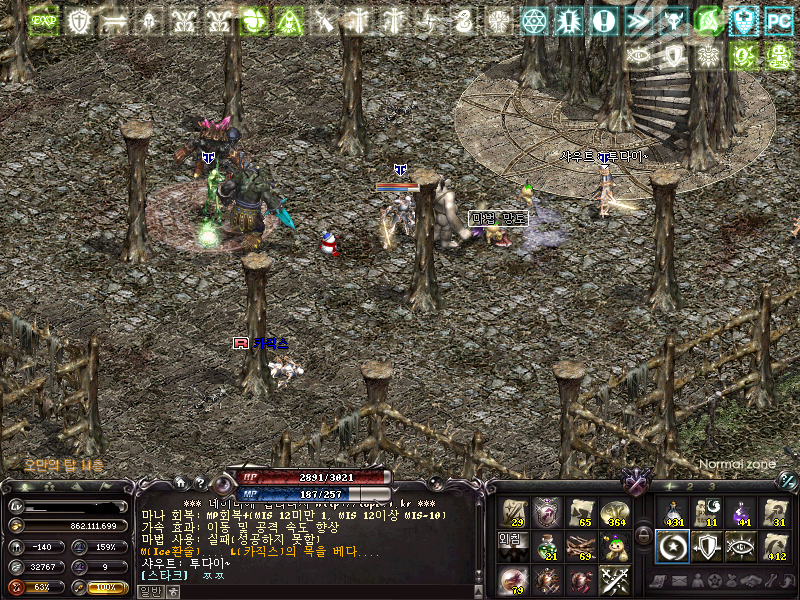Activate the crescent moon star skill
This screenshot has height=600, width=800.
coord(673,546)
